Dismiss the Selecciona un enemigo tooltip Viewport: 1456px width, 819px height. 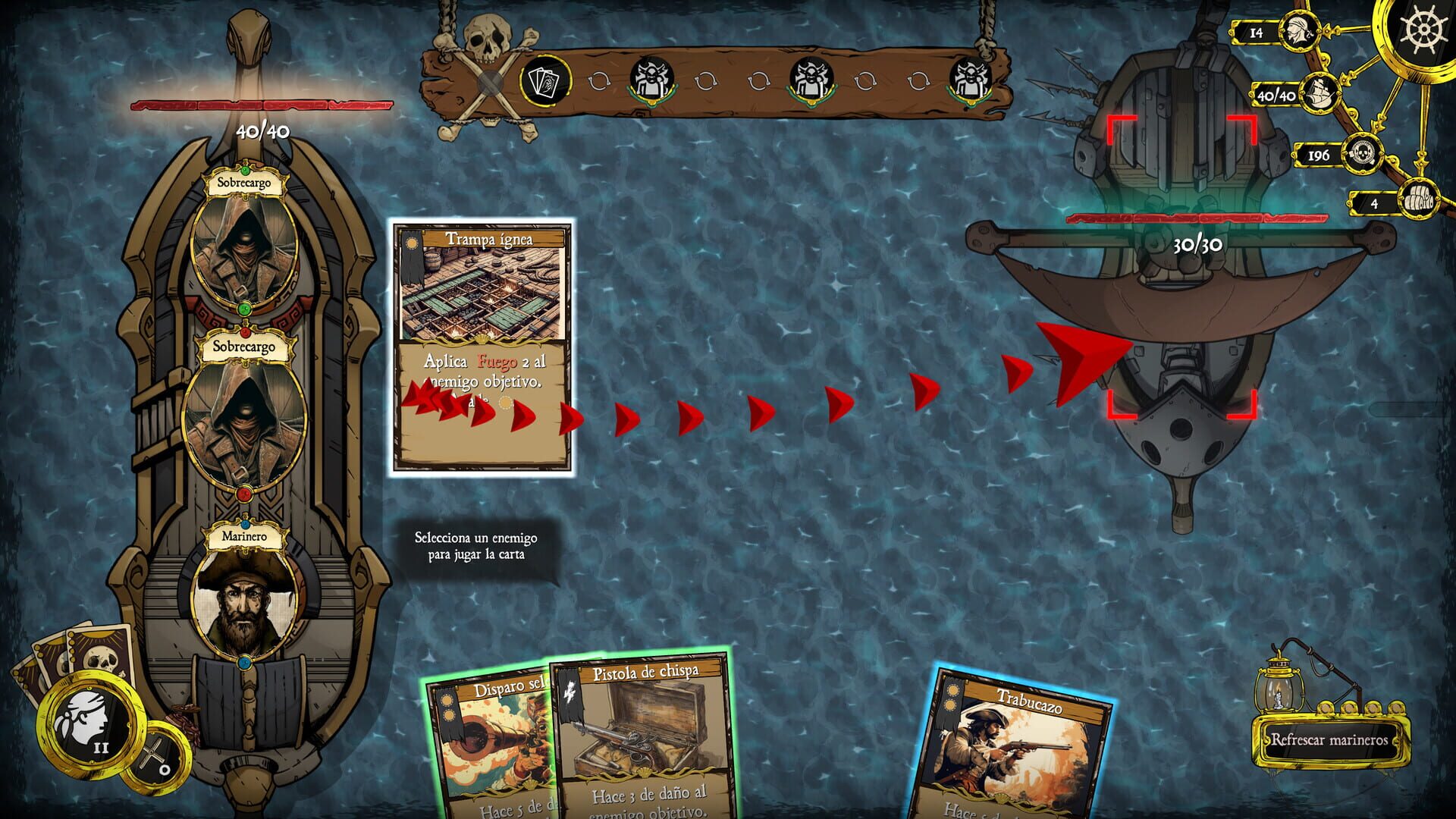point(476,544)
